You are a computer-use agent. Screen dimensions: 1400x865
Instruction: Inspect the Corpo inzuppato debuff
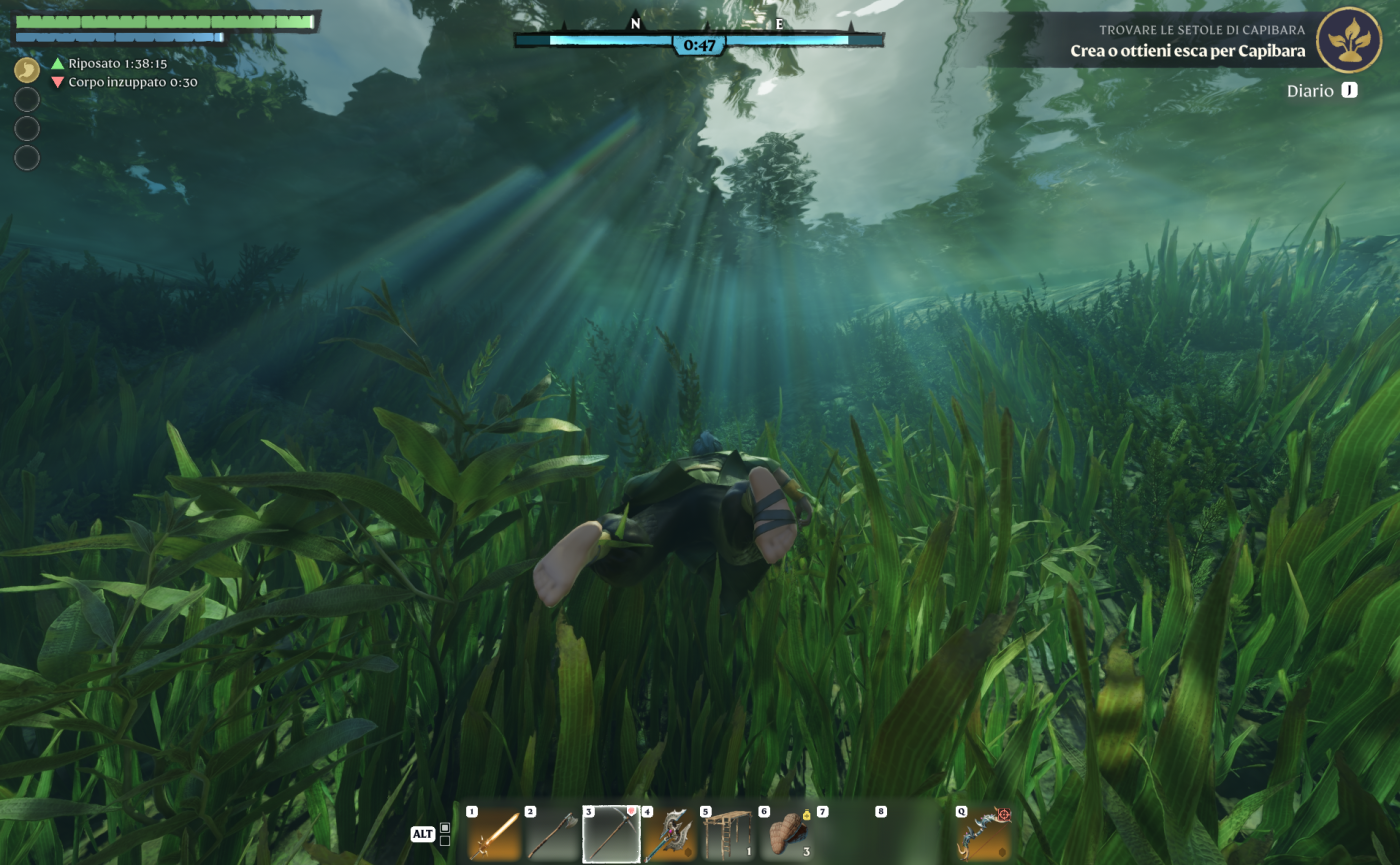point(124,82)
